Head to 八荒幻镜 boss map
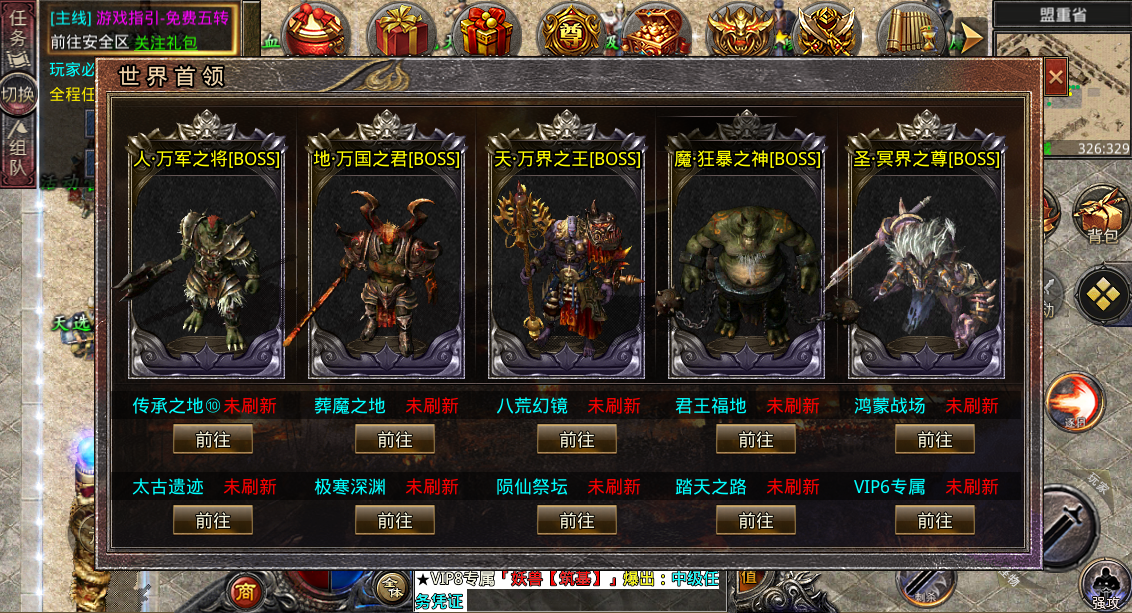The image size is (1132, 613). coord(576,439)
